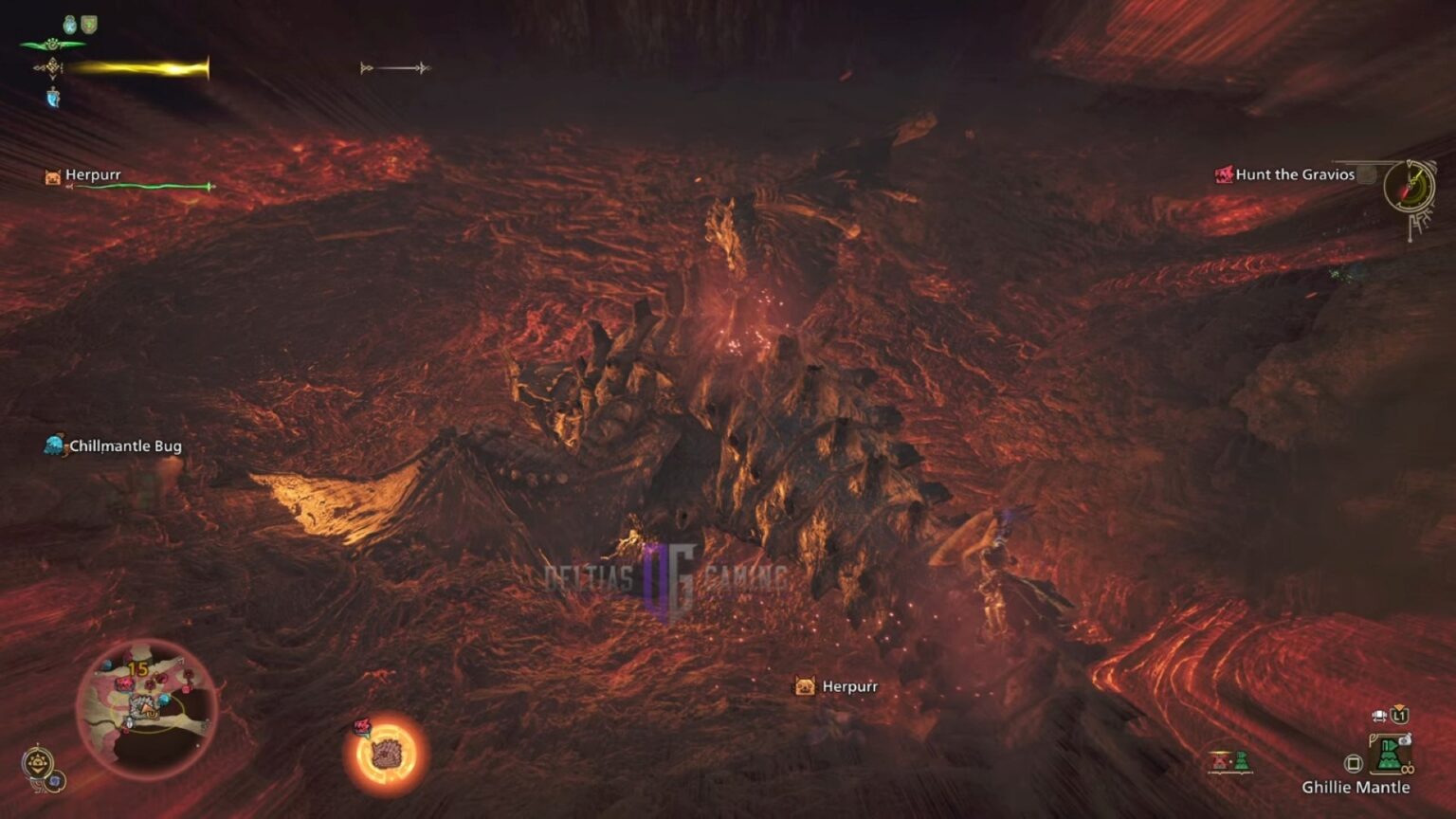
Task: Toggle the Square button prompt beside Ghillie Mantle
Action: pyautogui.click(x=1354, y=764)
